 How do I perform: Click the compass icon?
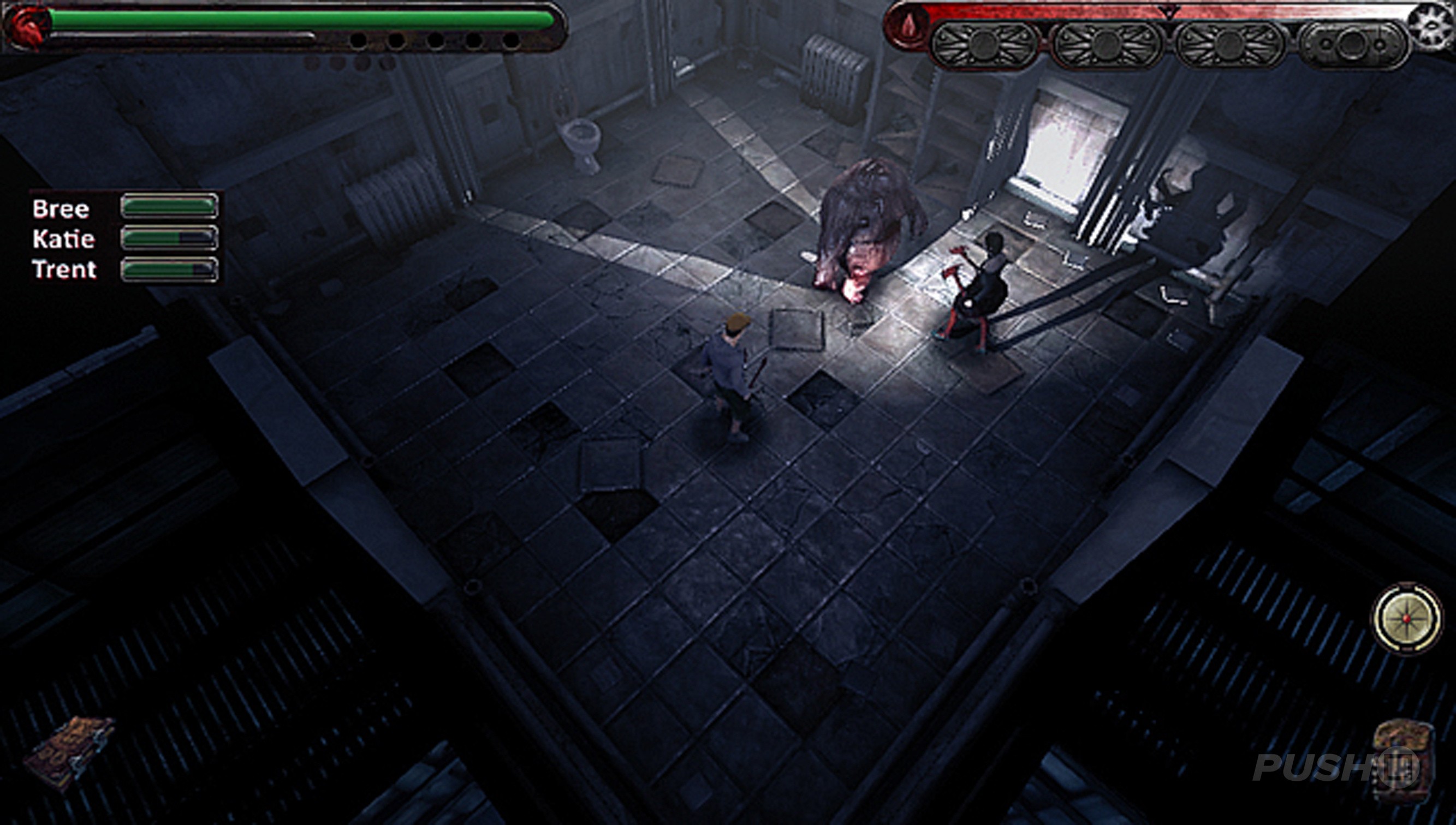click(1406, 618)
